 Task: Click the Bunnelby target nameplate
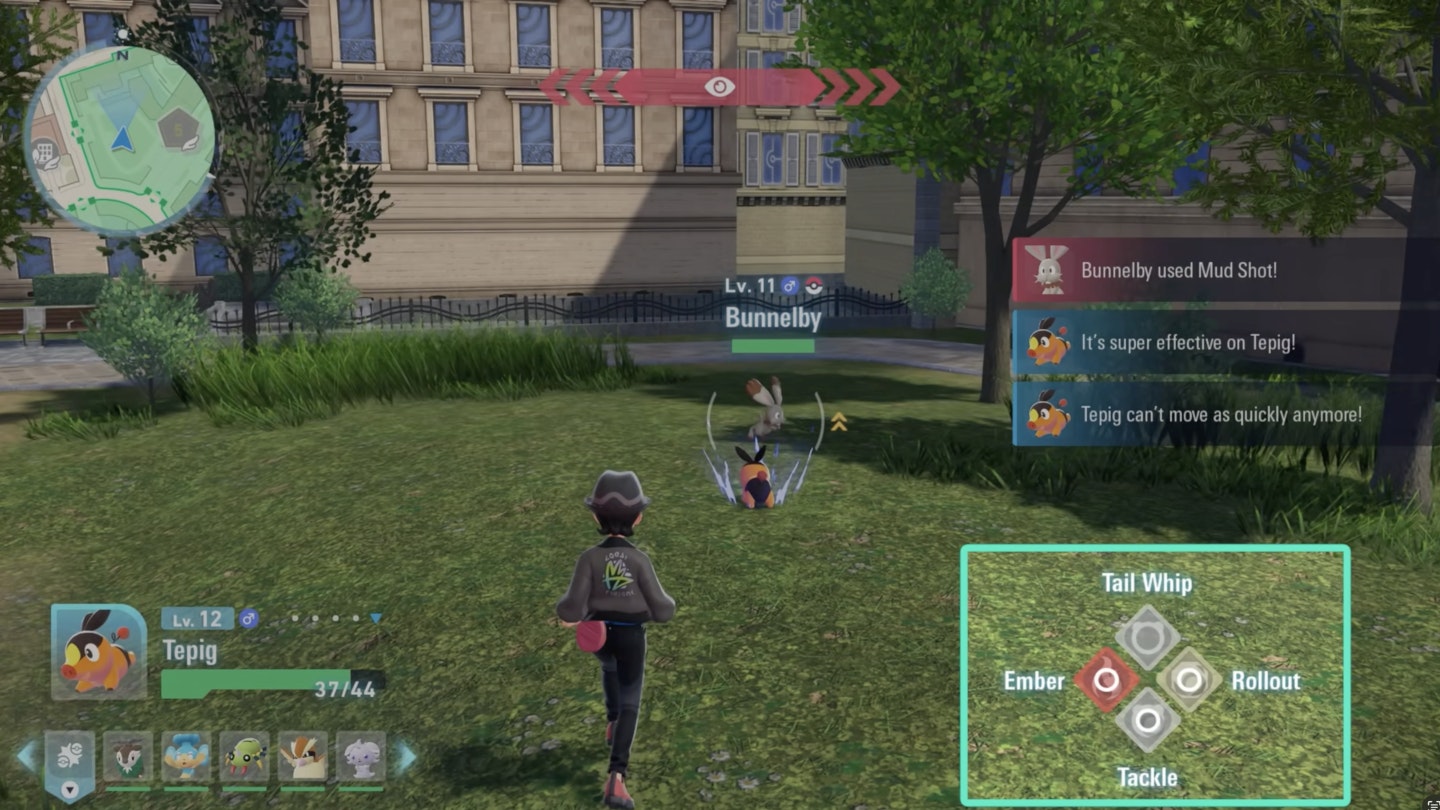click(772, 318)
